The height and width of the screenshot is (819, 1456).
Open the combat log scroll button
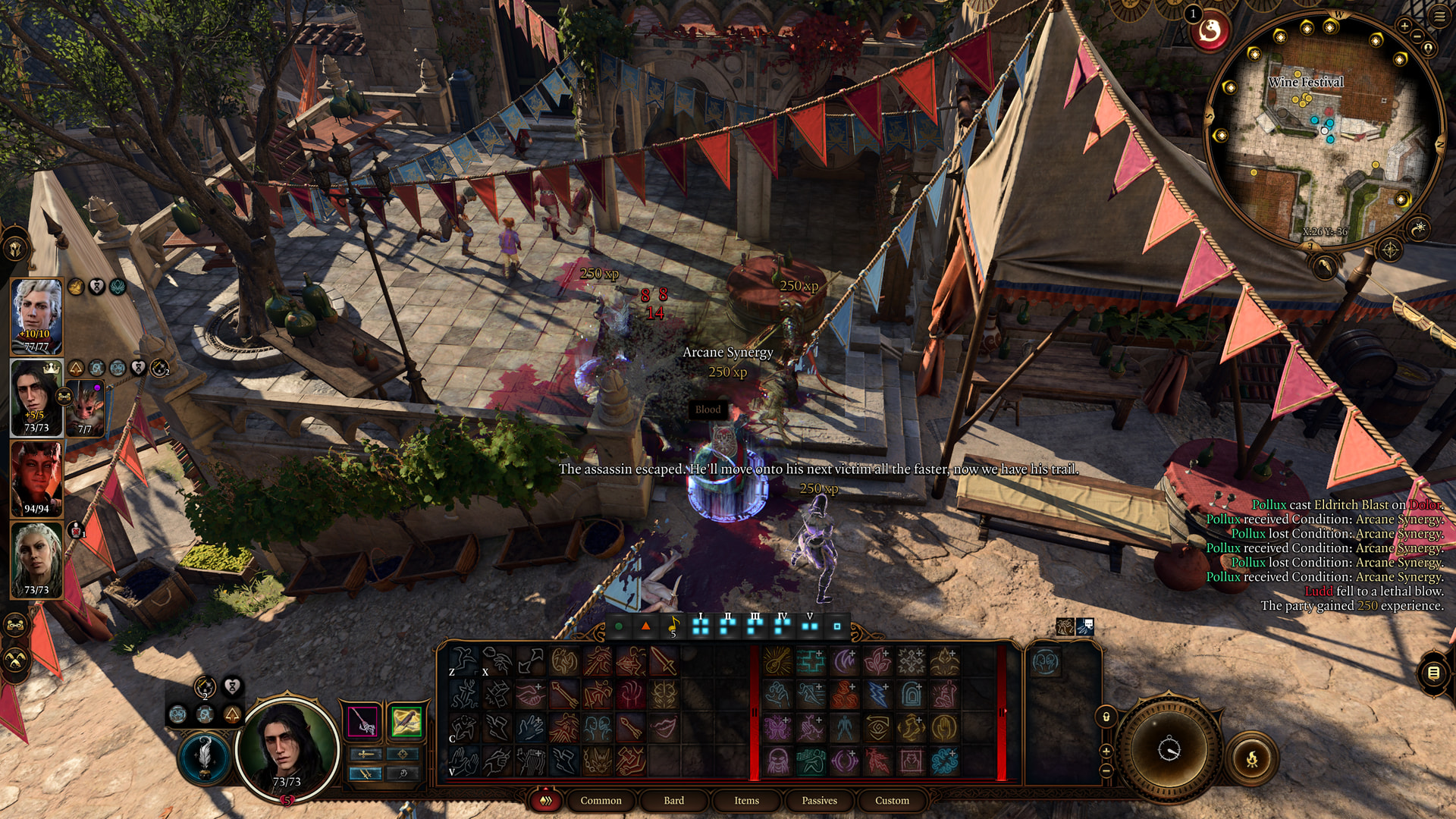click(x=1433, y=673)
